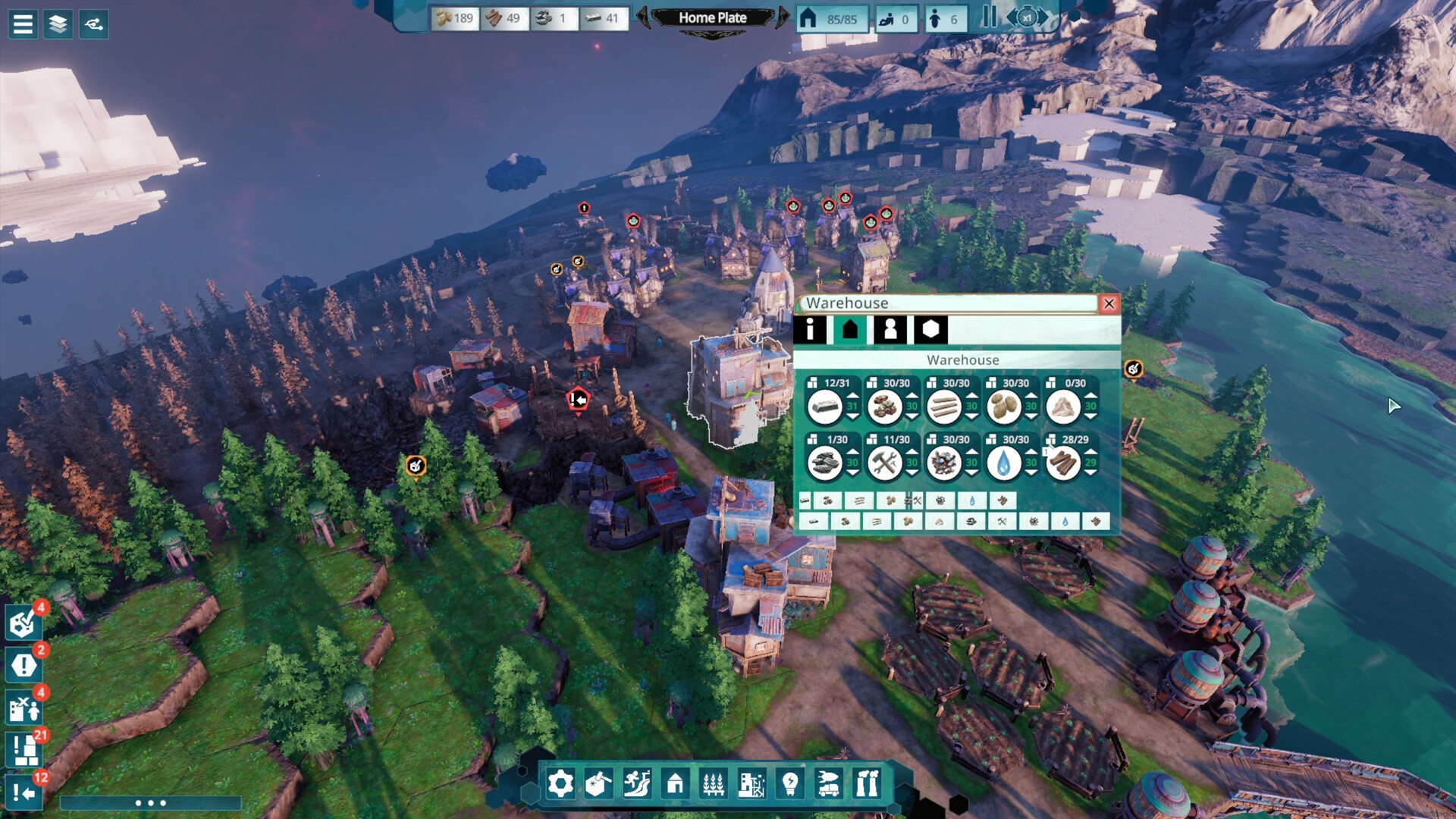Open the power lightbulb build category
Image resolution: width=1456 pixels, height=819 pixels.
click(x=789, y=783)
